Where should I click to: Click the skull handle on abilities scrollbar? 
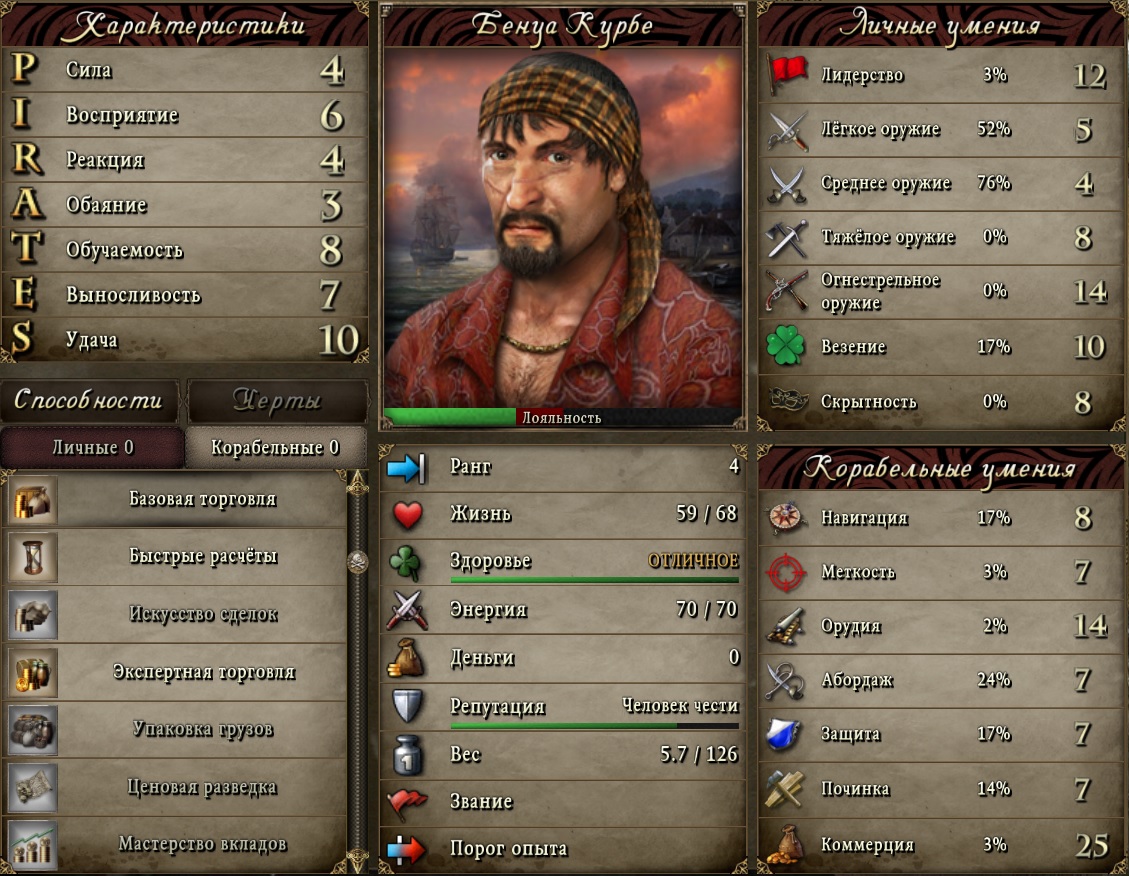point(357,562)
